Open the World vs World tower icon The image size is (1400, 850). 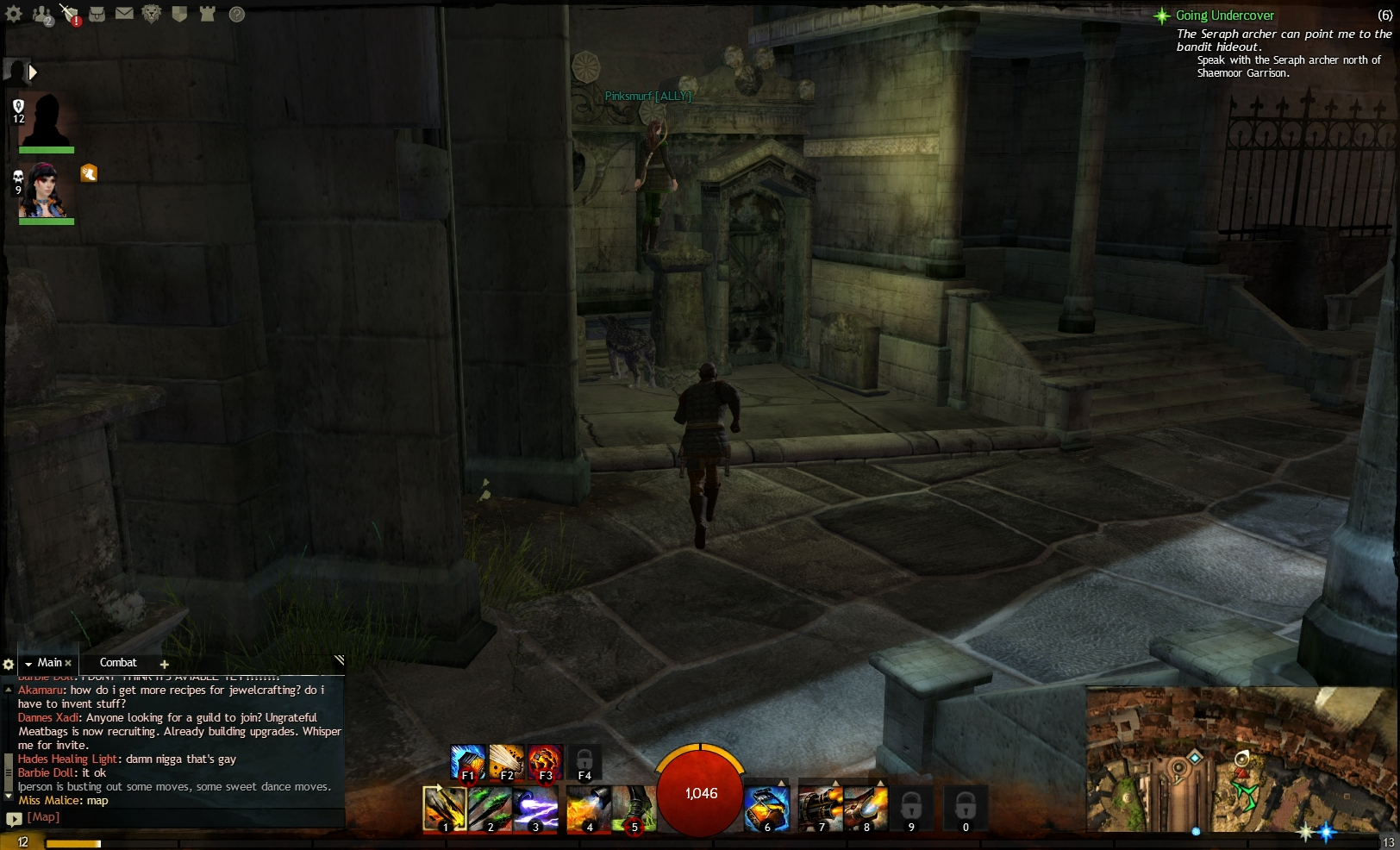click(x=207, y=15)
